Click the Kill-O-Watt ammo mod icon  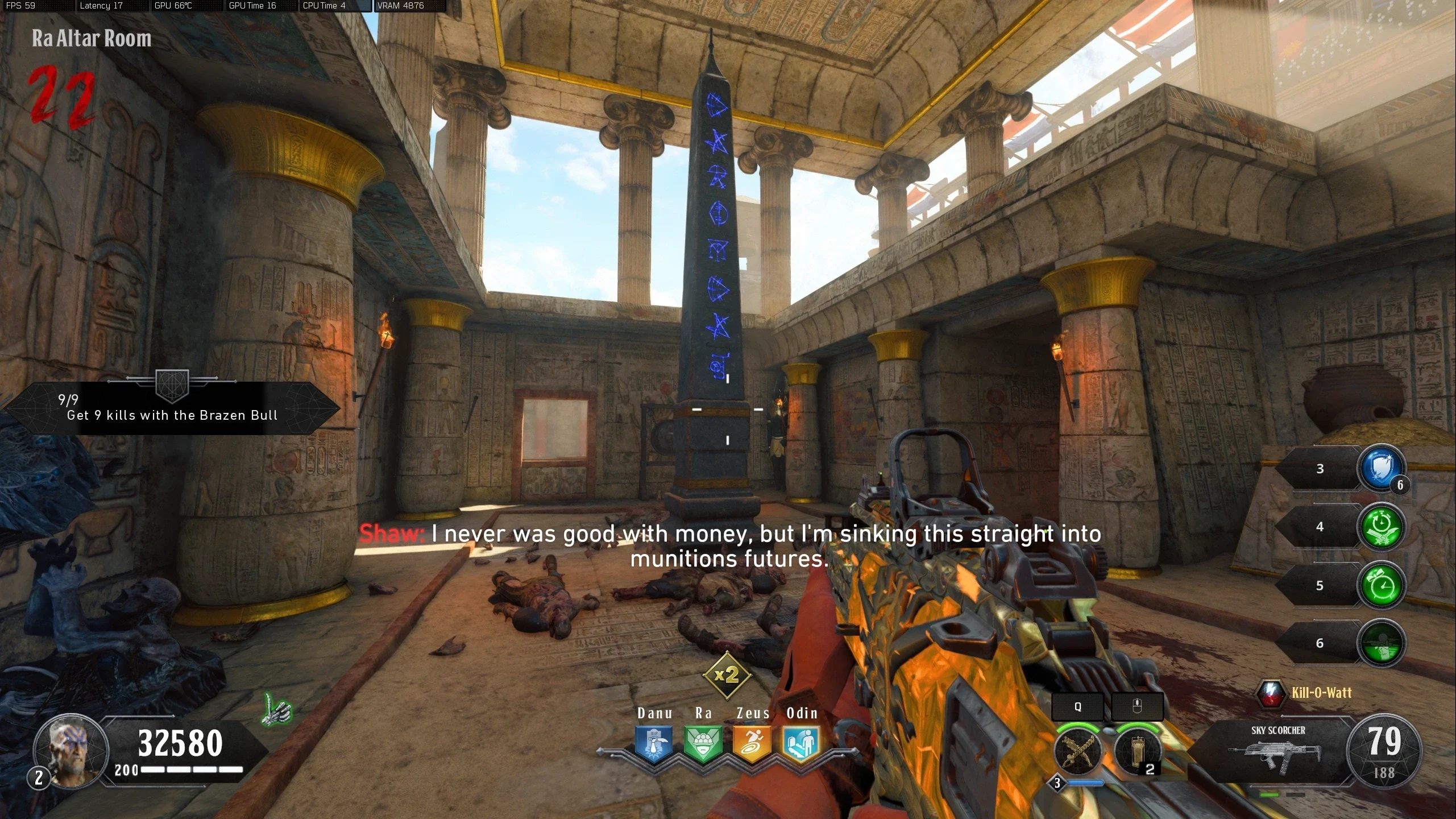pos(1270,693)
